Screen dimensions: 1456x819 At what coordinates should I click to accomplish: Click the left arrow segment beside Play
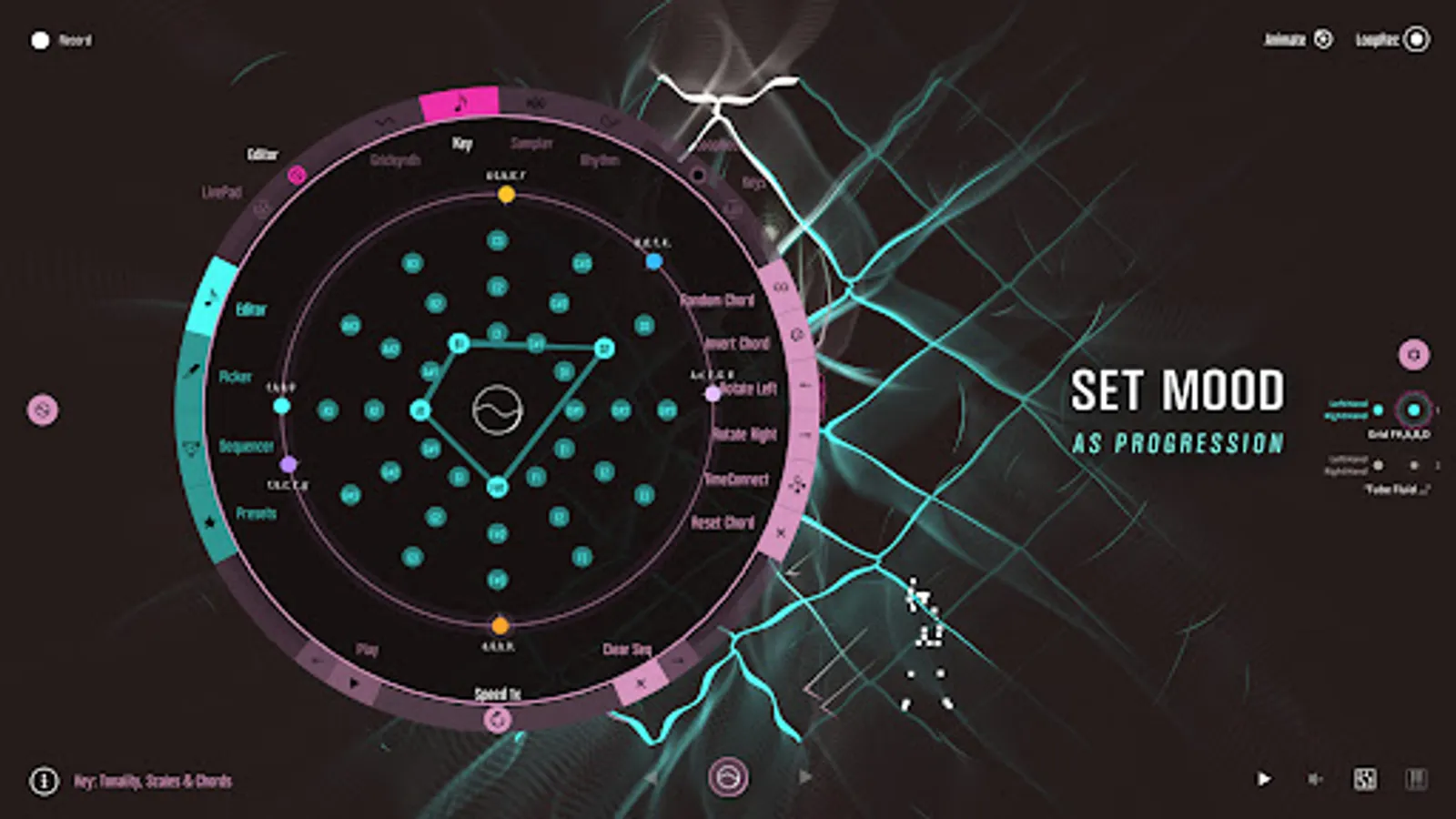pos(316,659)
